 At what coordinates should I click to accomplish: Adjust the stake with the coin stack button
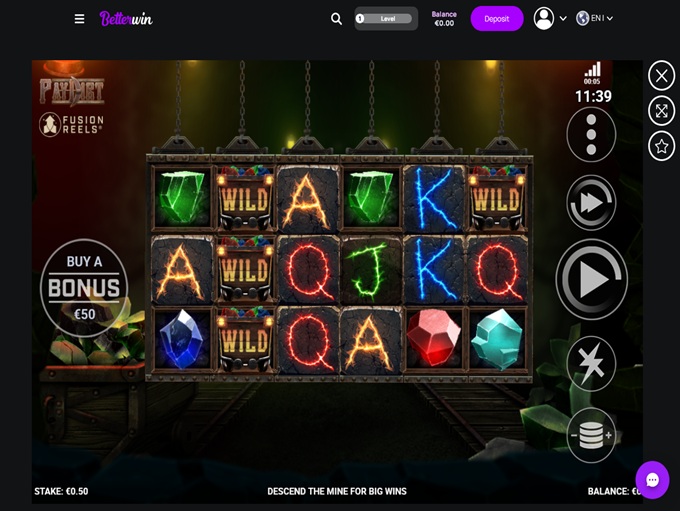click(591, 435)
